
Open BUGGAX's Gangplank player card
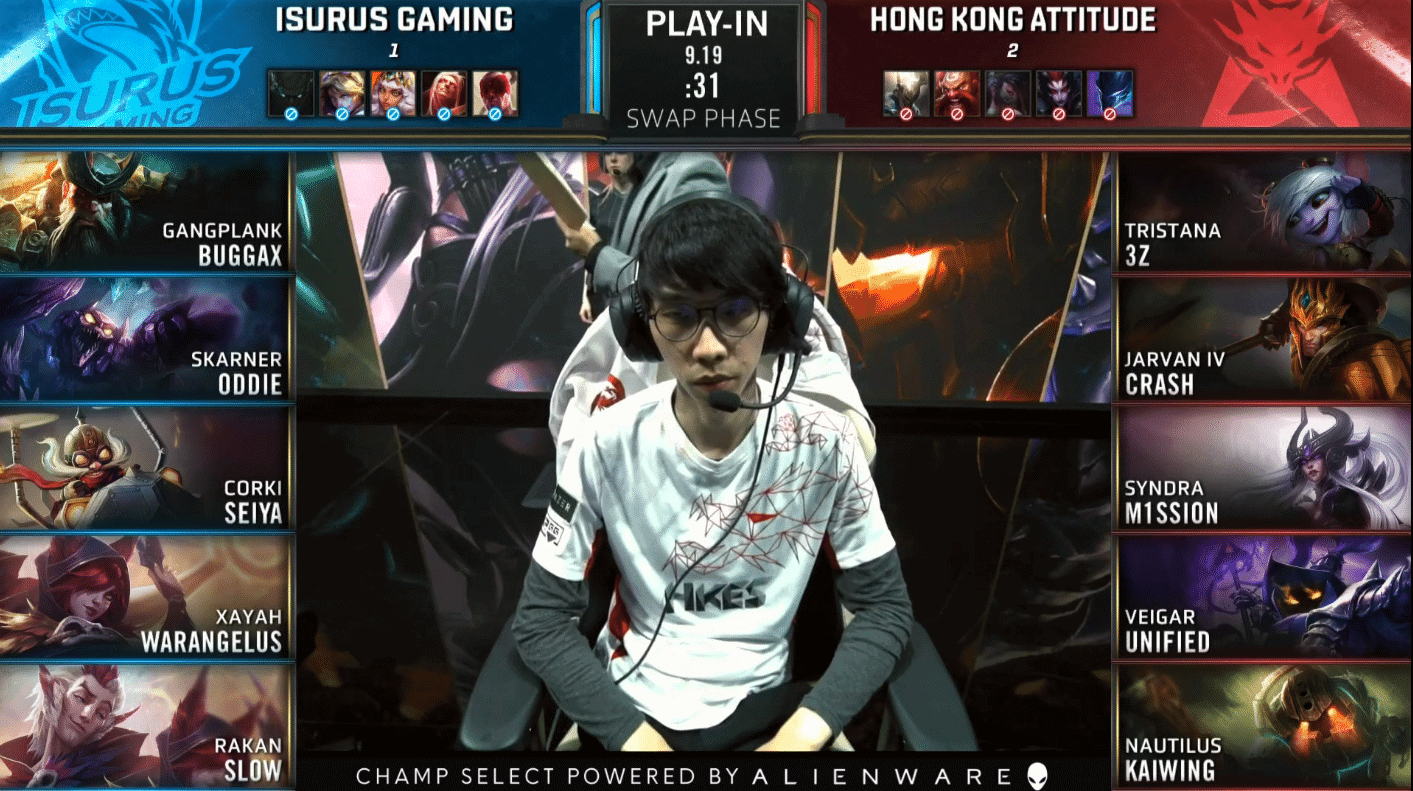pos(145,210)
